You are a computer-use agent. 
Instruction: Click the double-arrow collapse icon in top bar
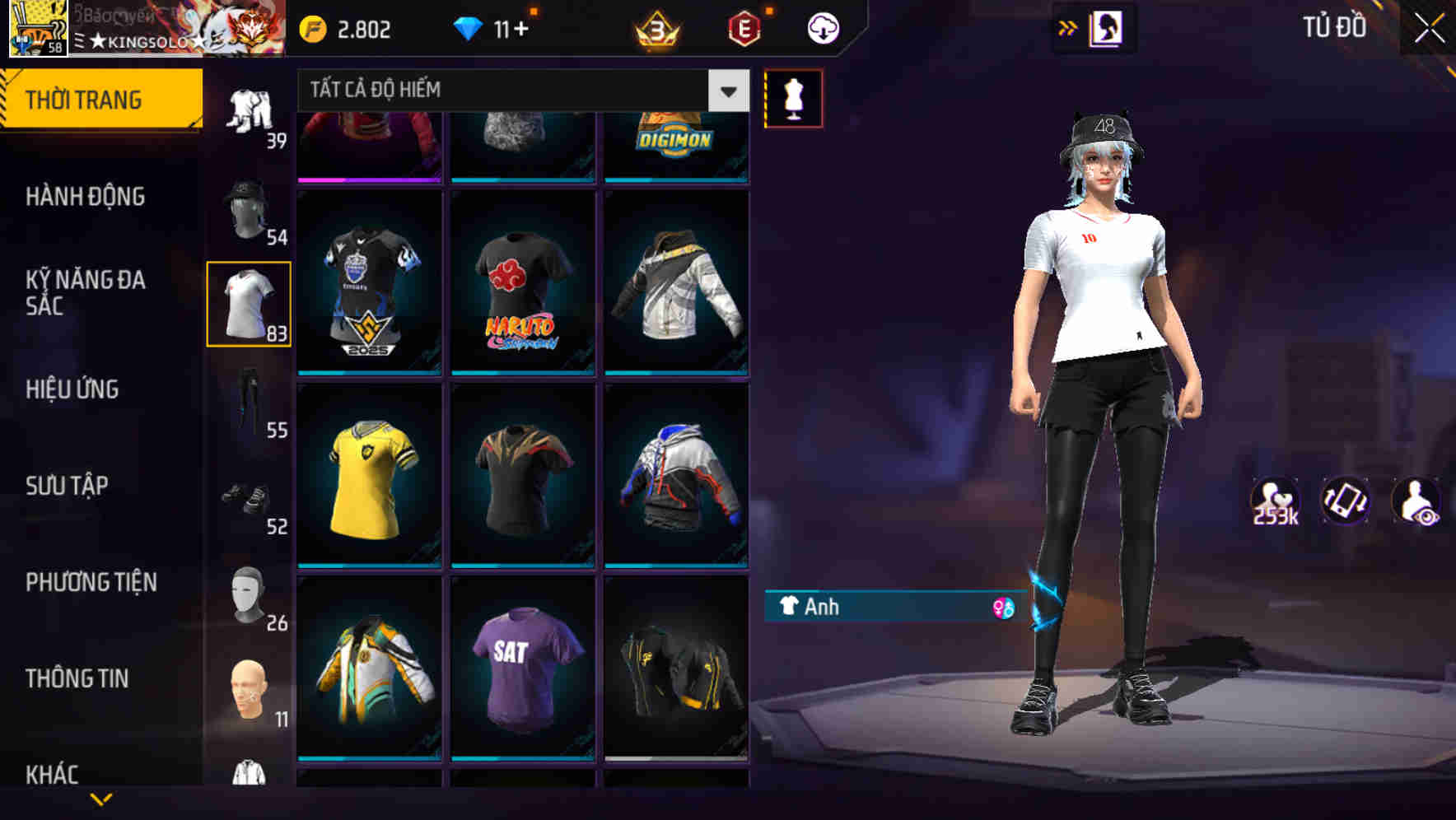click(x=1067, y=27)
